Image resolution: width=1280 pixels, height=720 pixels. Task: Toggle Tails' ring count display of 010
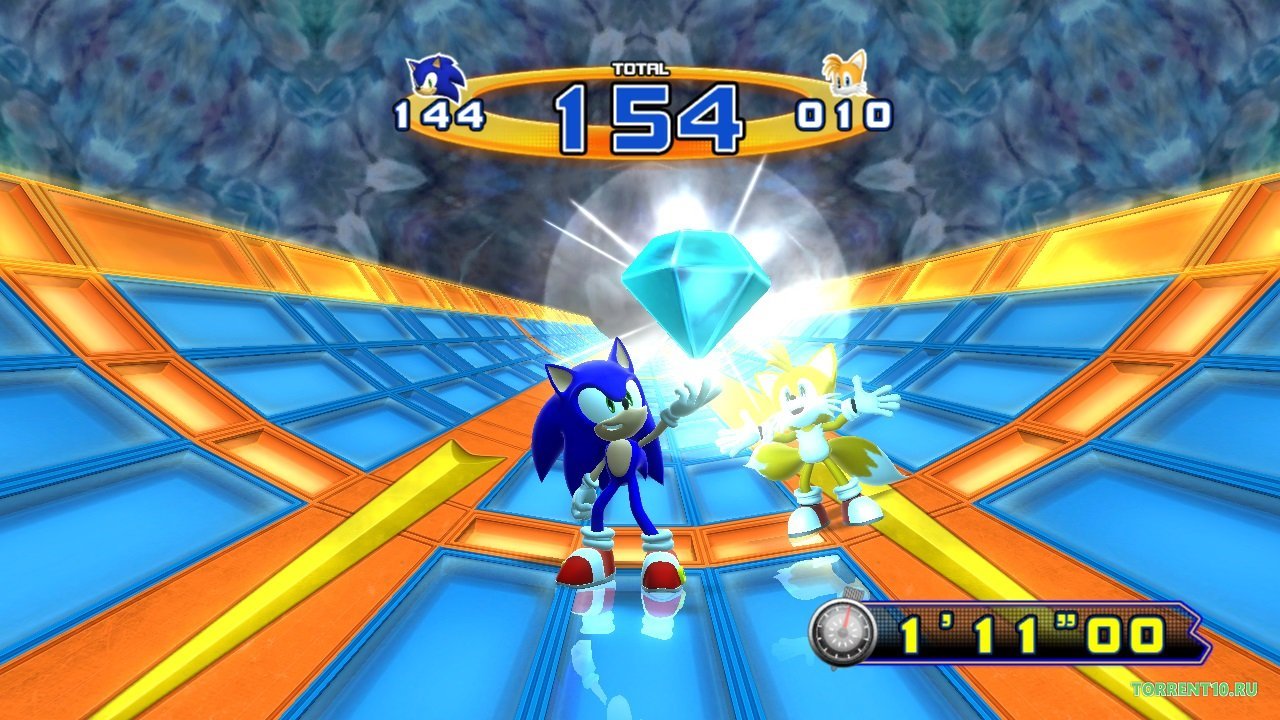(842, 112)
